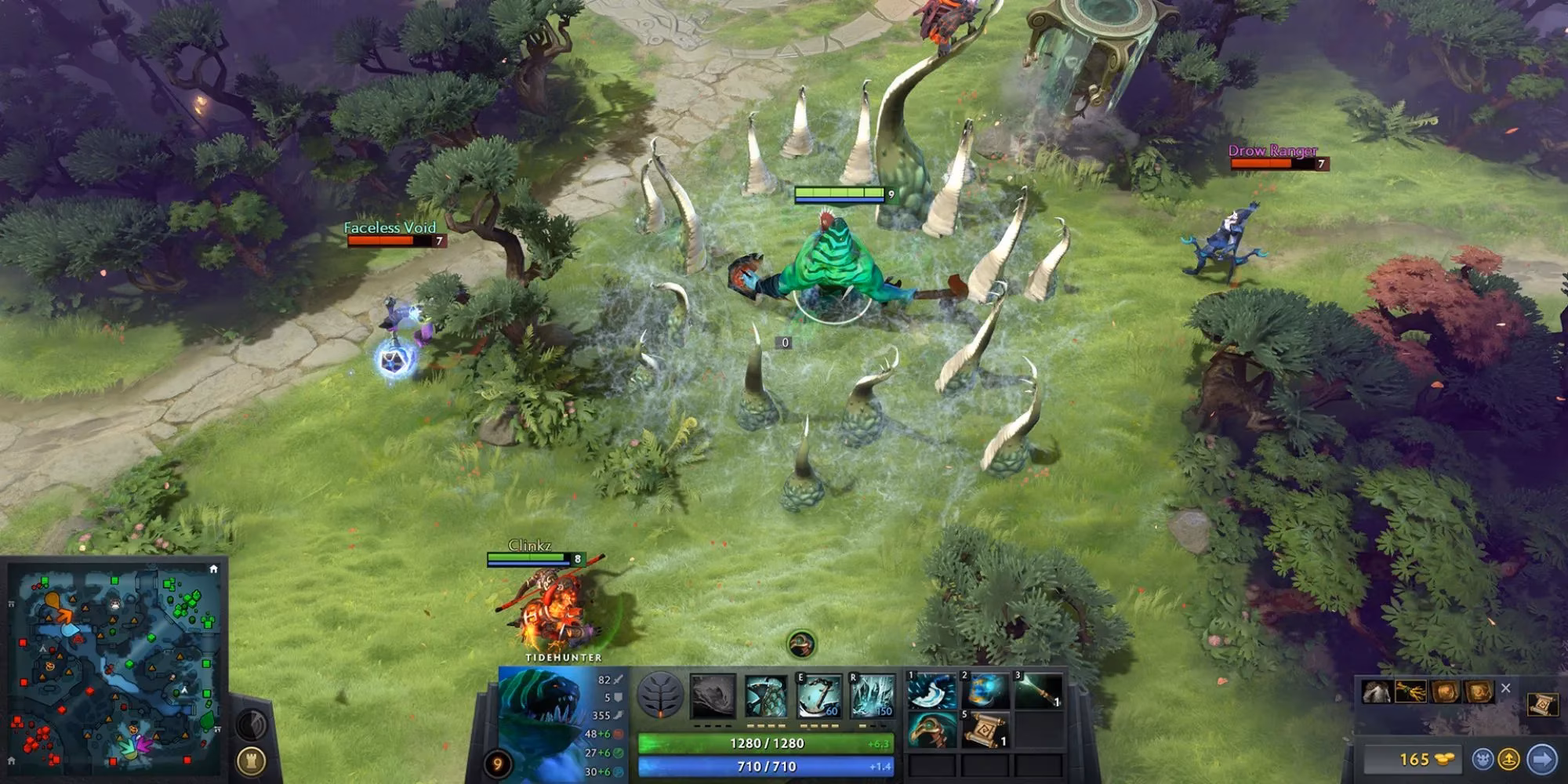The width and height of the screenshot is (1568, 784).
Task: Click the blade item in inventory slot 1
Action: point(931,691)
